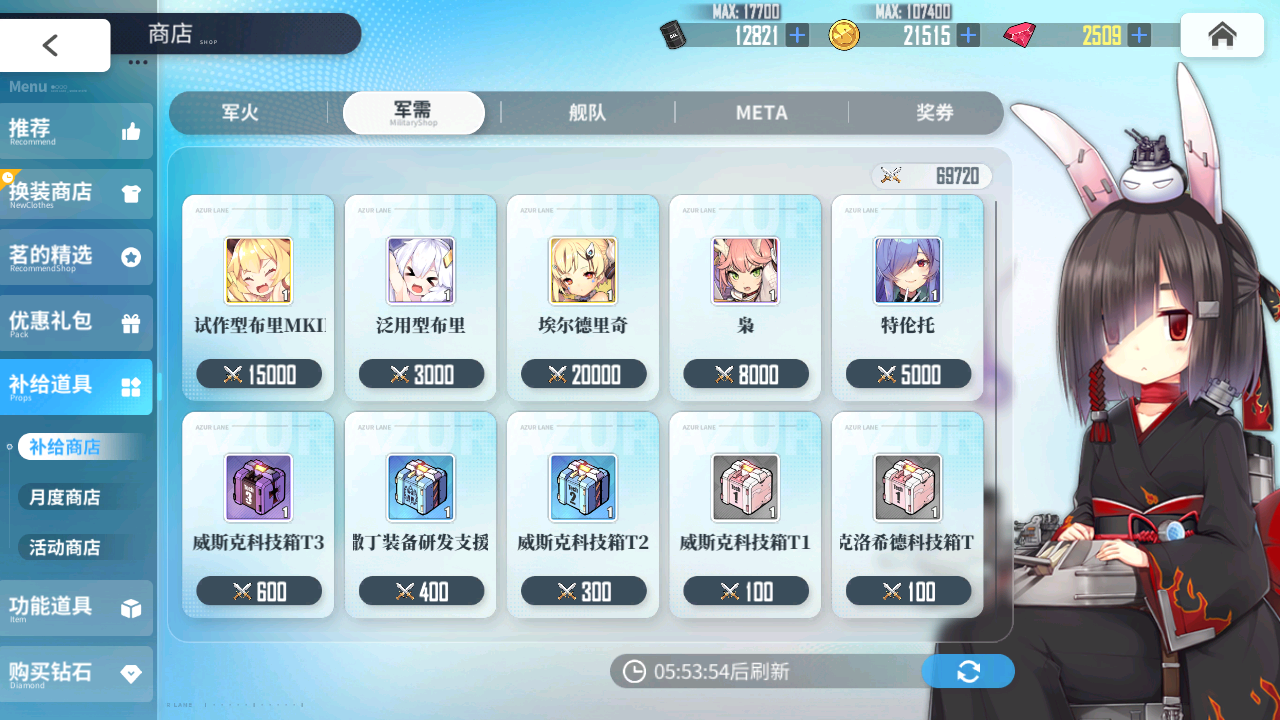Click the plus next to gold coins
1280x720 pixels.
click(x=968, y=36)
